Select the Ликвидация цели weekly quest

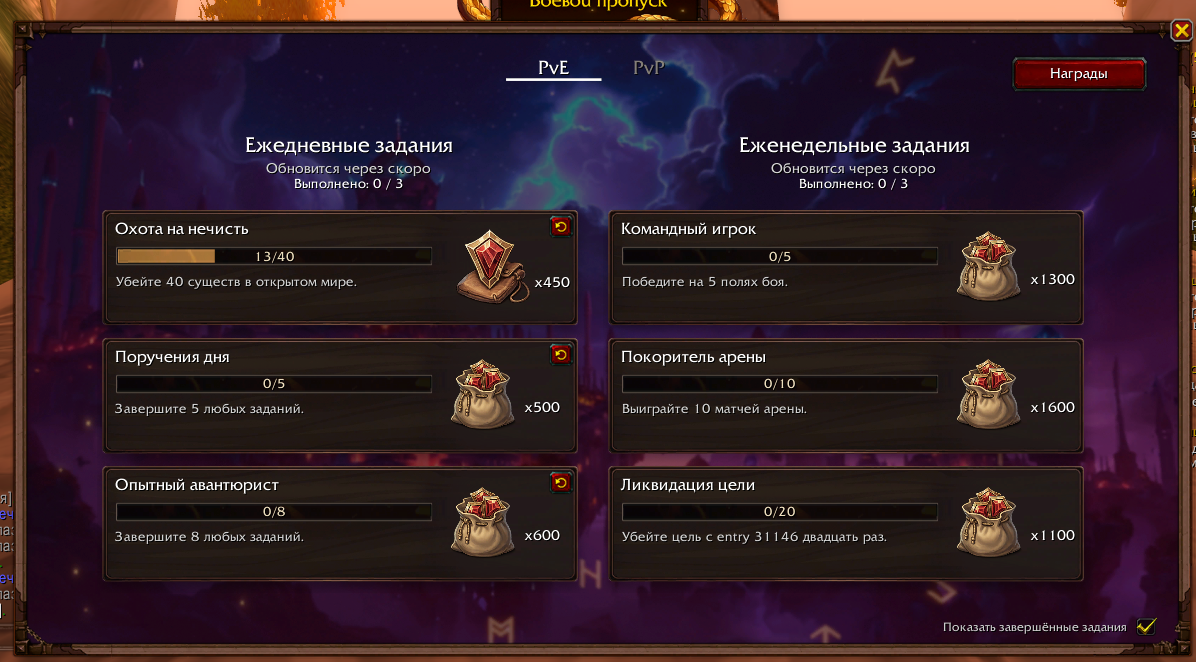(845, 524)
